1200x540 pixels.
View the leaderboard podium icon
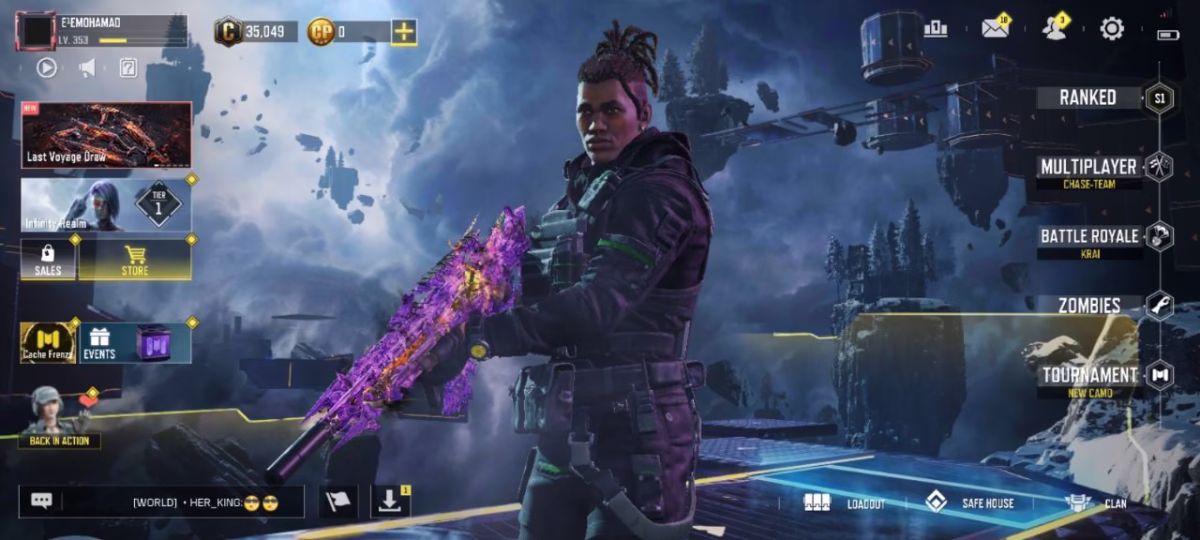click(x=936, y=29)
